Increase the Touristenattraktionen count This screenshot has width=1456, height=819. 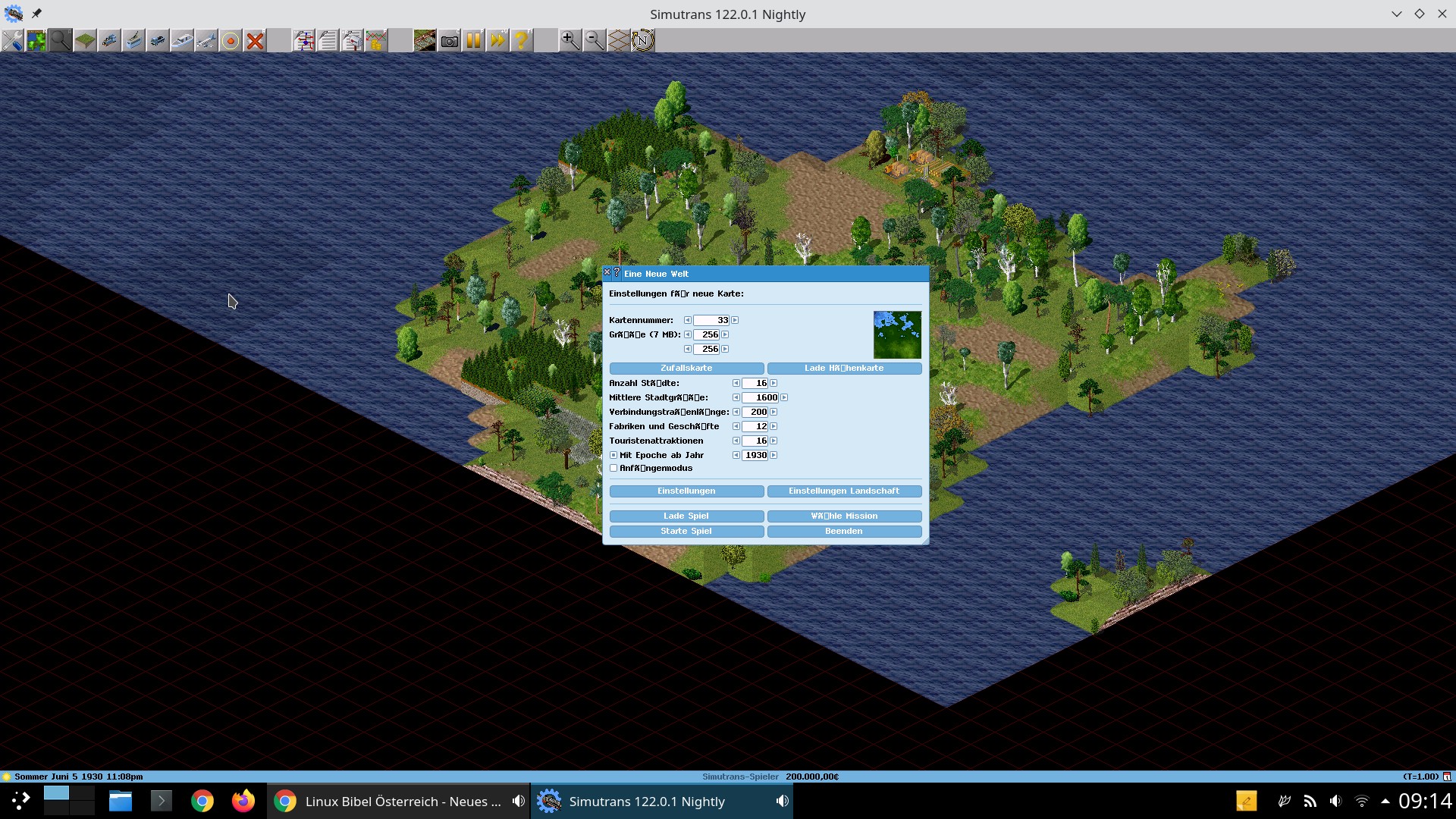[x=773, y=441]
